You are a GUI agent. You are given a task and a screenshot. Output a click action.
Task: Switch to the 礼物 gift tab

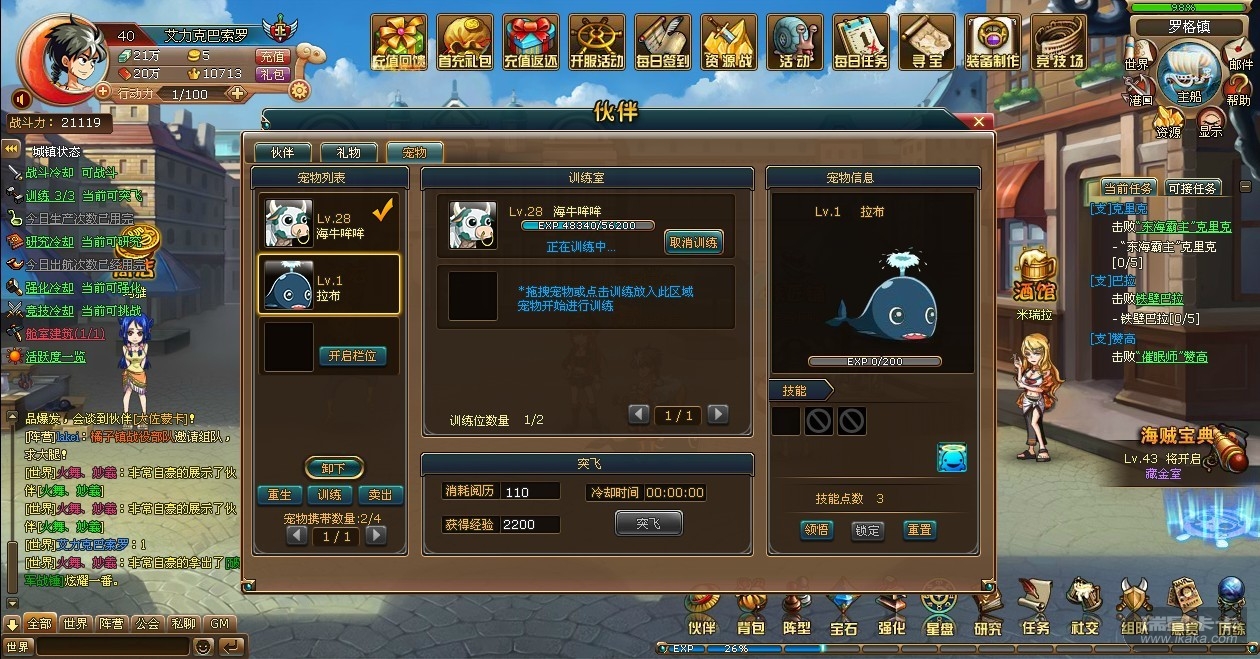[x=348, y=153]
